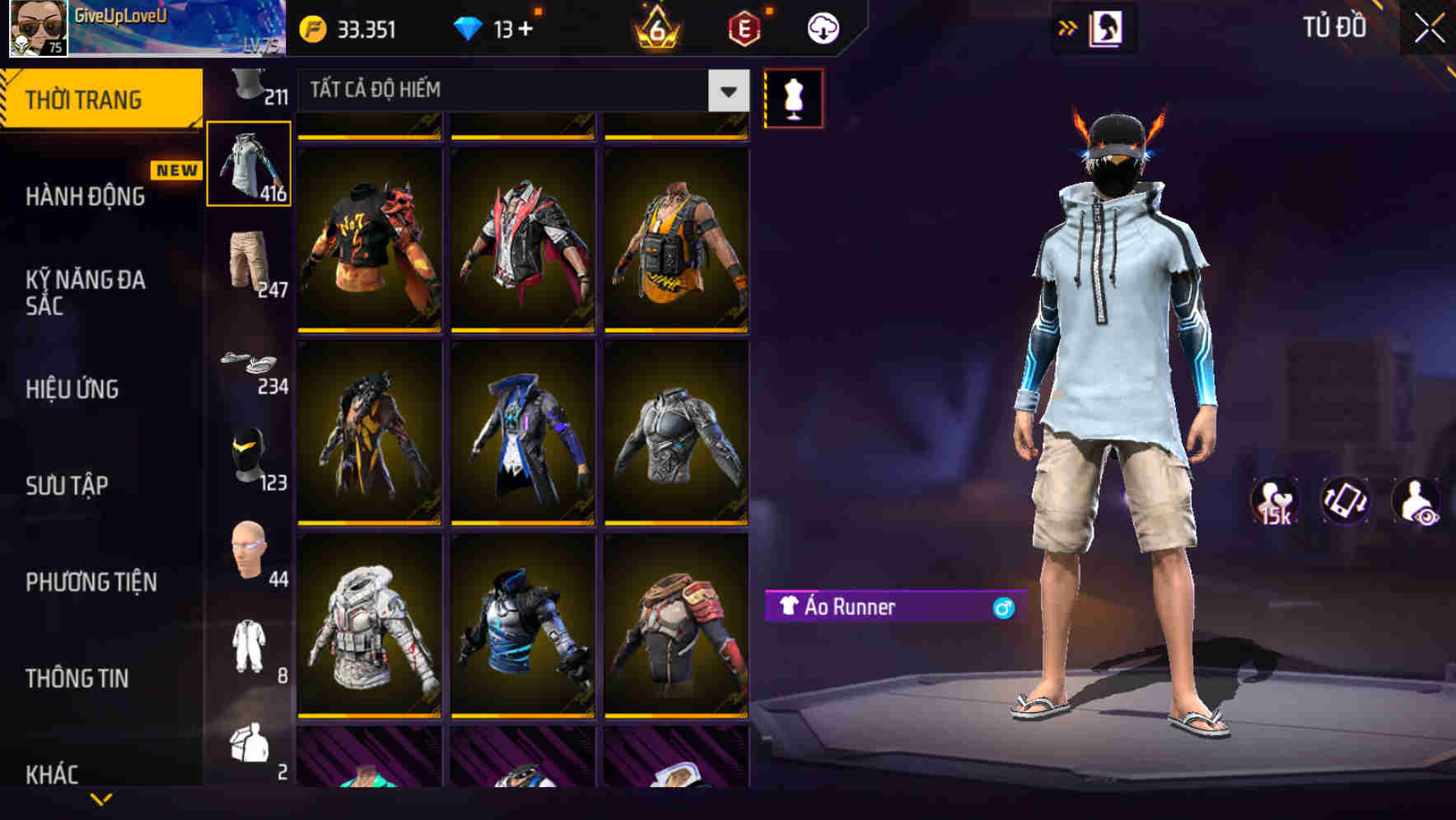Click the male gender symbol on Áo Runner
1456x820 pixels.
click(x=1002, y=609)
